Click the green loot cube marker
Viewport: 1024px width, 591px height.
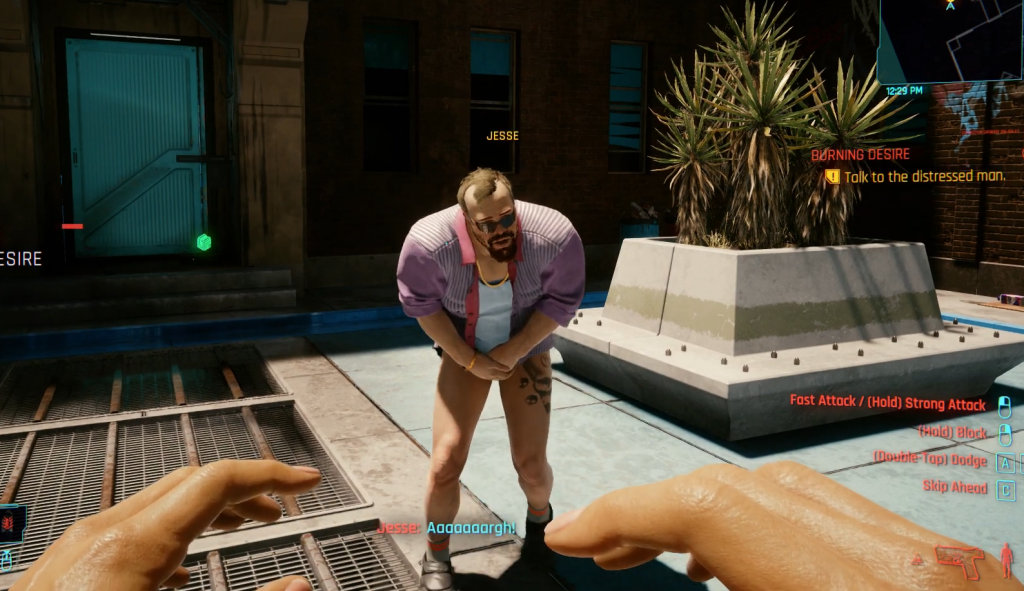click(204, 242)
